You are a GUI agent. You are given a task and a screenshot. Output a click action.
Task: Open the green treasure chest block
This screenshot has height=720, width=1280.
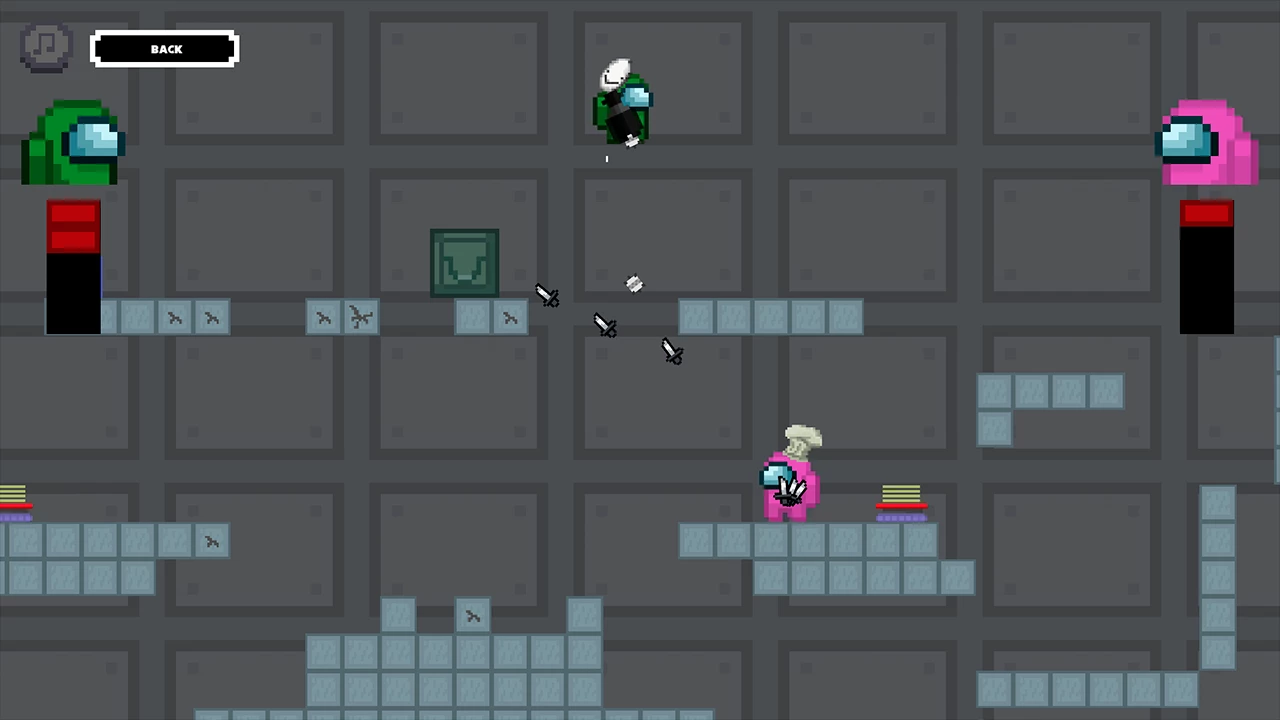click(x=464, y=262)
